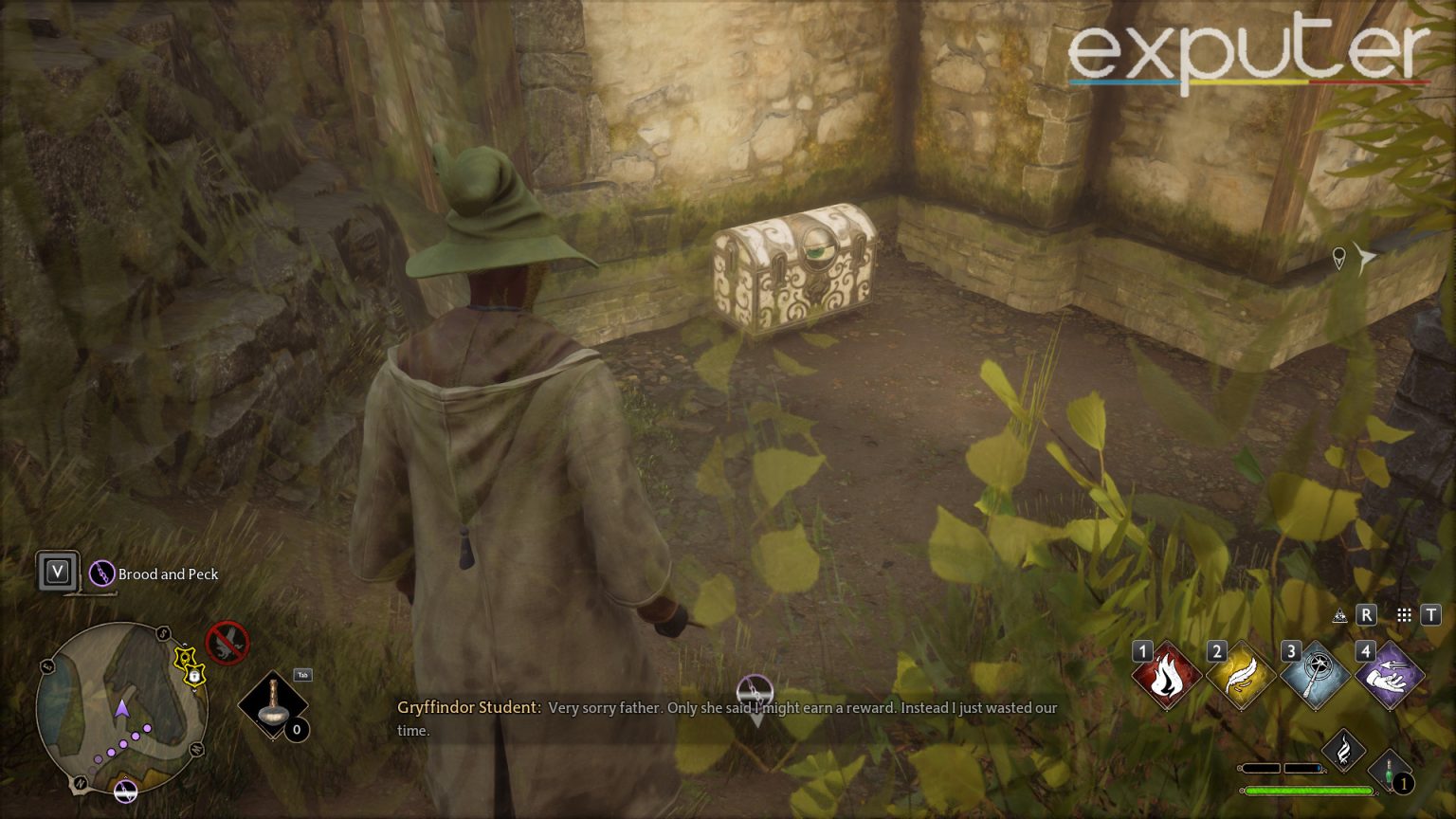The image size is (1456, 819).
Task: Click the T keybind button top right
Action: point(1431,614)
